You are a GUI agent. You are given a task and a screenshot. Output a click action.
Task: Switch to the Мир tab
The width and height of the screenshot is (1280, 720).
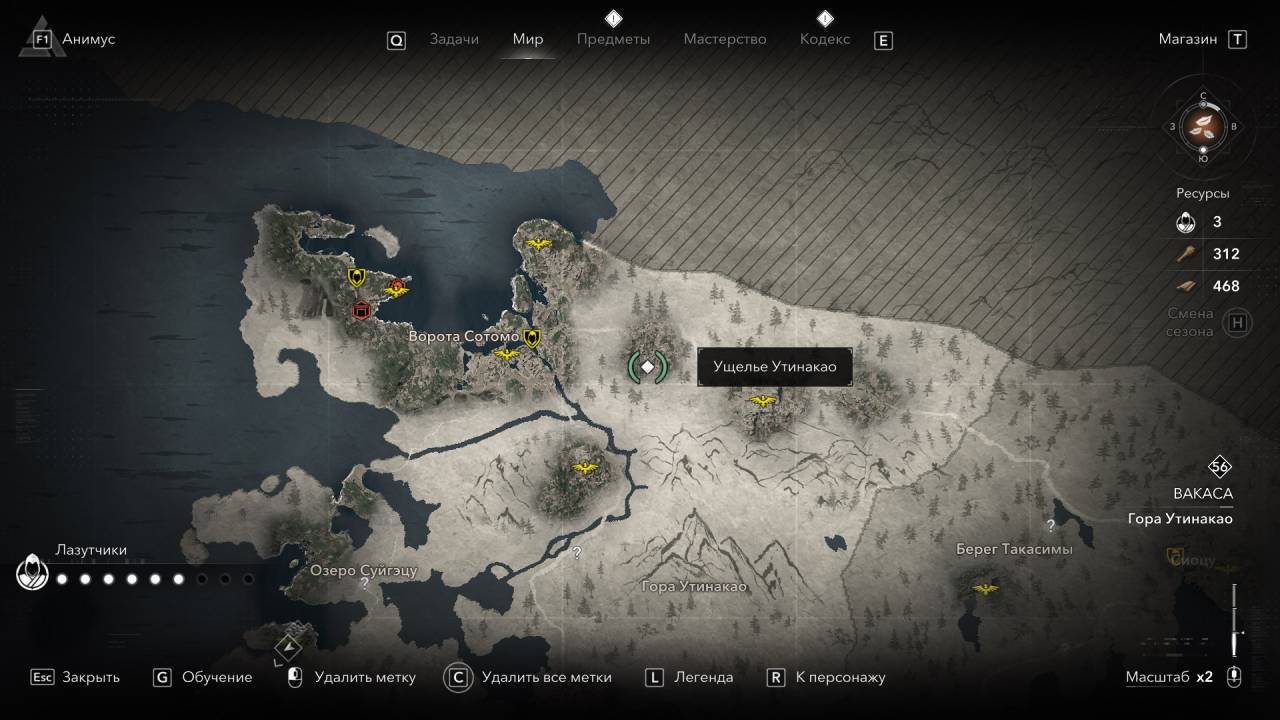(x=528, y=39)
